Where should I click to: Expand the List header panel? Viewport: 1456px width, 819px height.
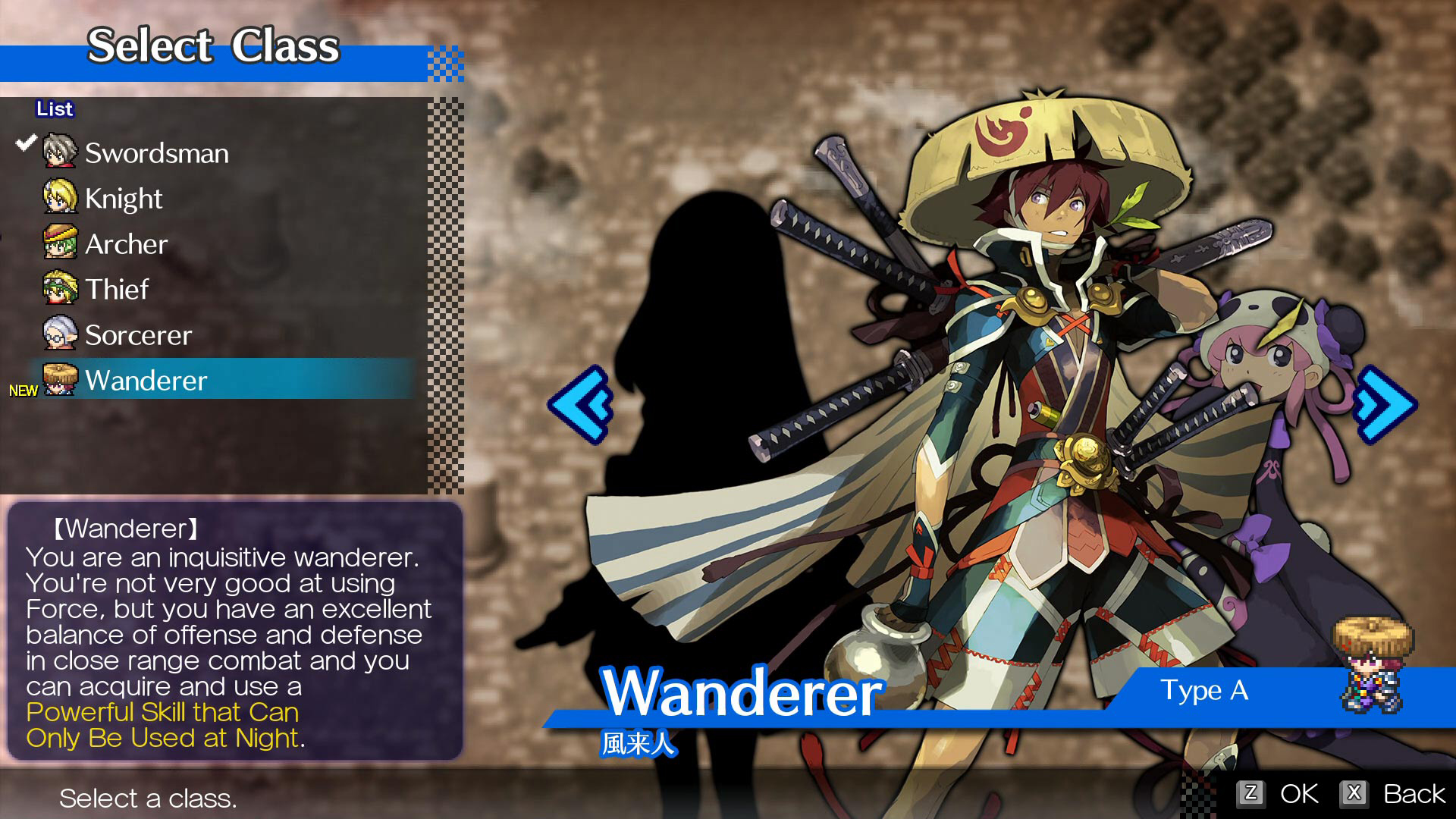click(54, 108)
